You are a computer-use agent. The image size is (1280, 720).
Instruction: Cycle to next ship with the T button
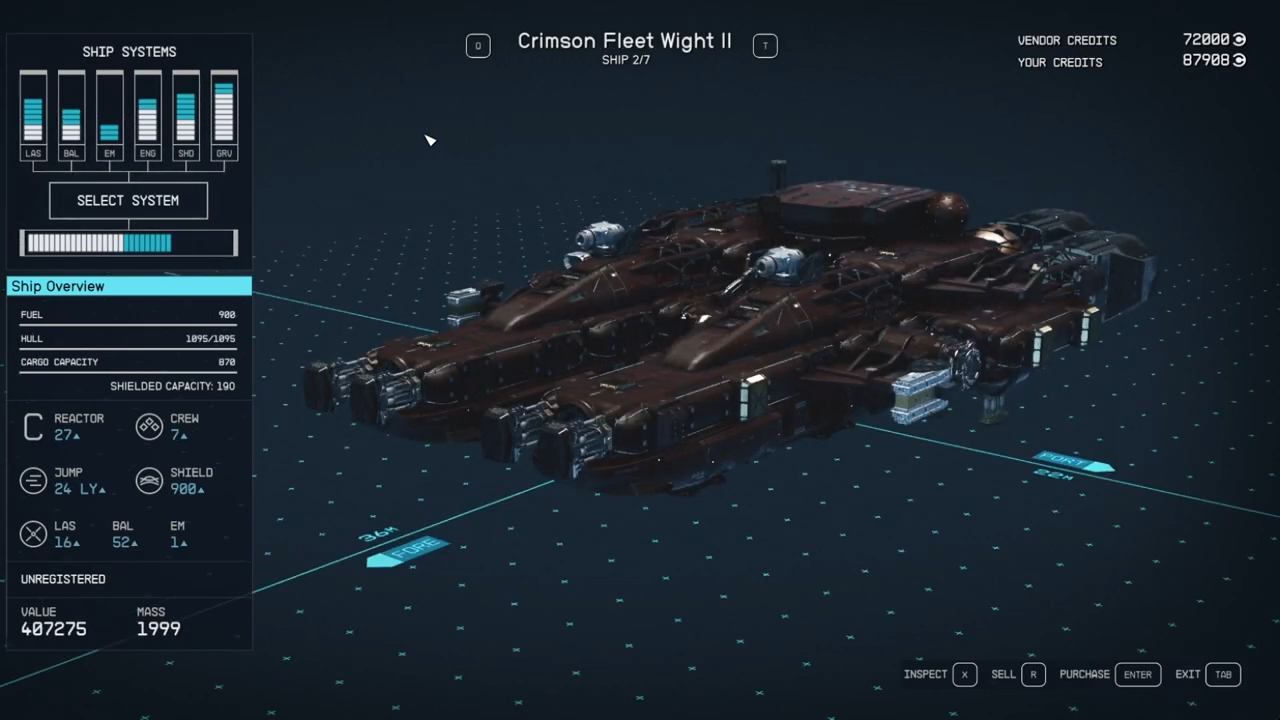(765, 45)
